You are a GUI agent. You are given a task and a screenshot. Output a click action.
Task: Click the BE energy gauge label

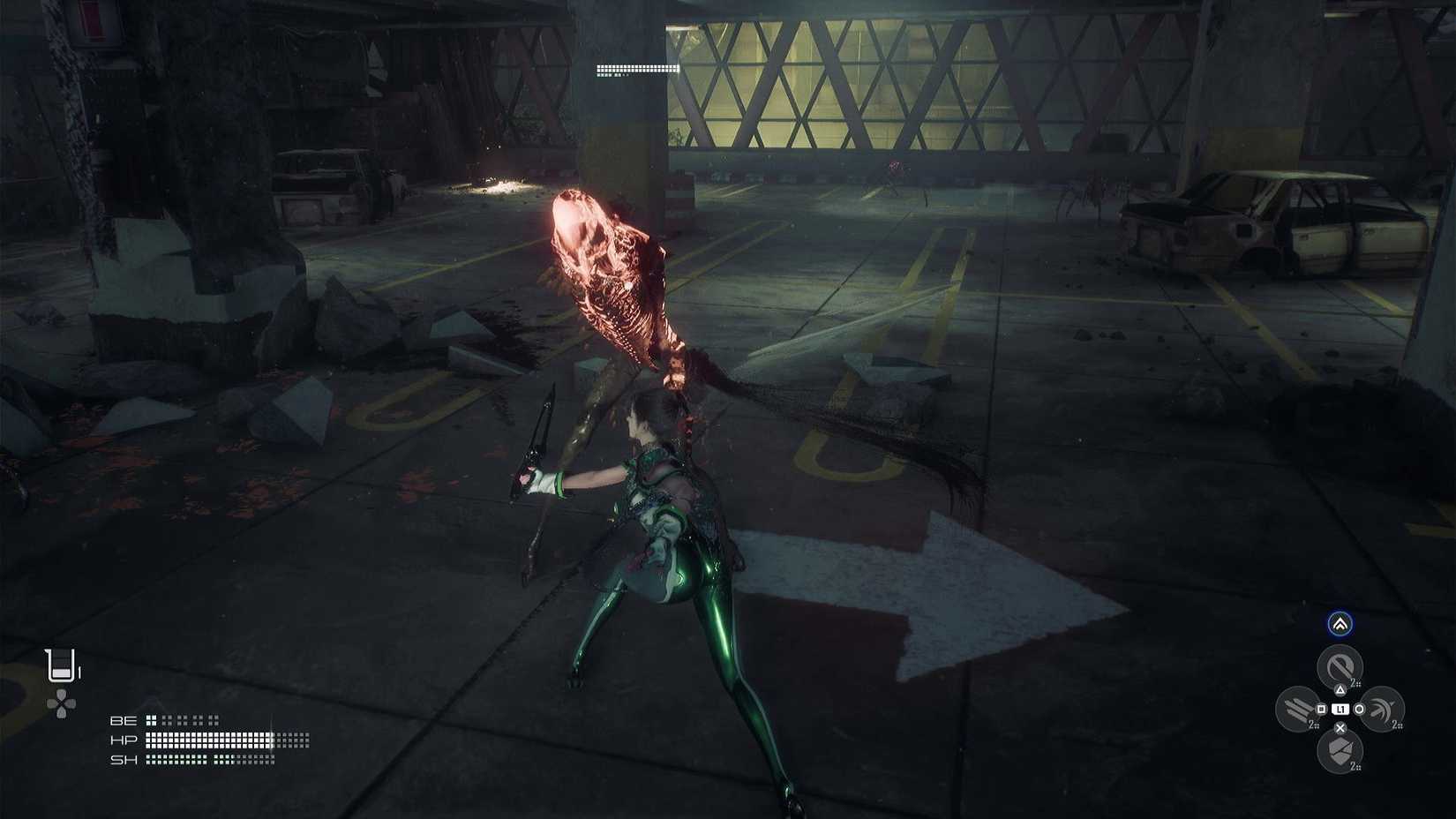(124, 720)
